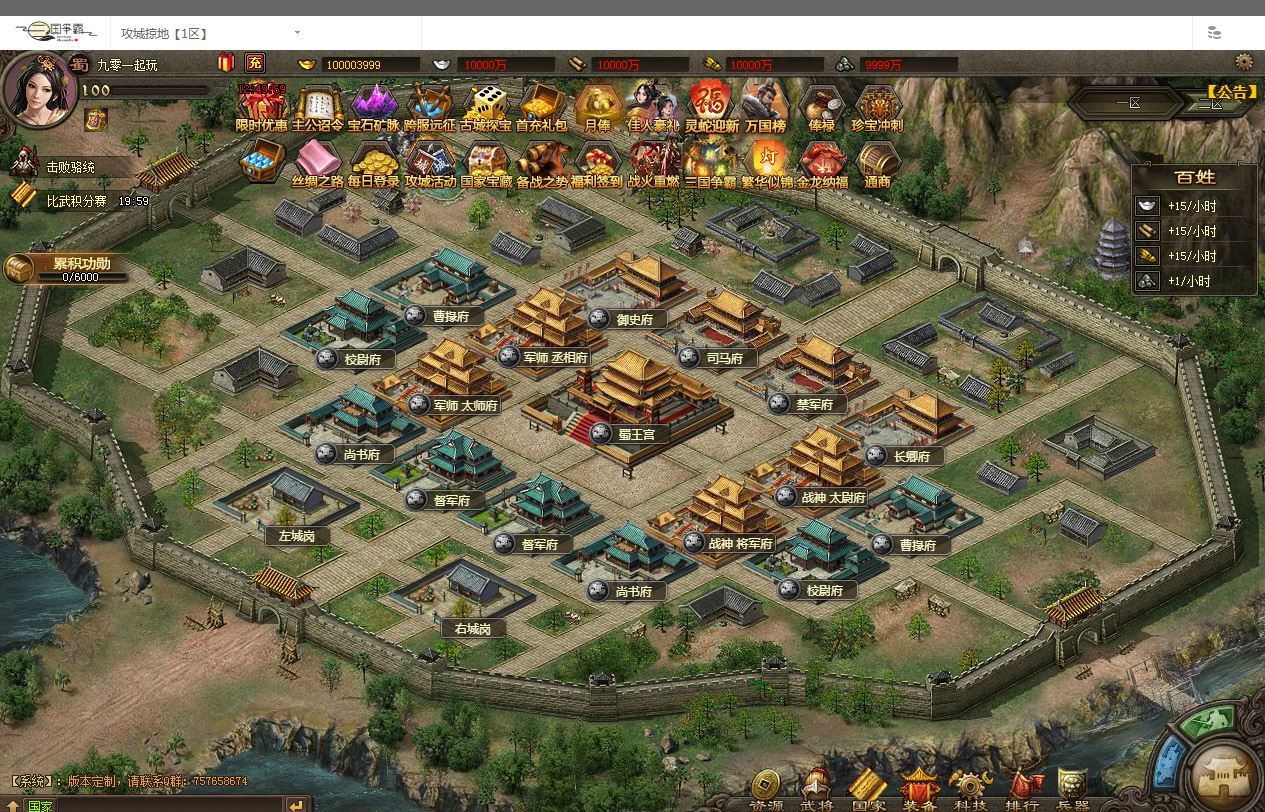
Task: Open the 万国榜 ranking event
Action: tap(765, 106)
